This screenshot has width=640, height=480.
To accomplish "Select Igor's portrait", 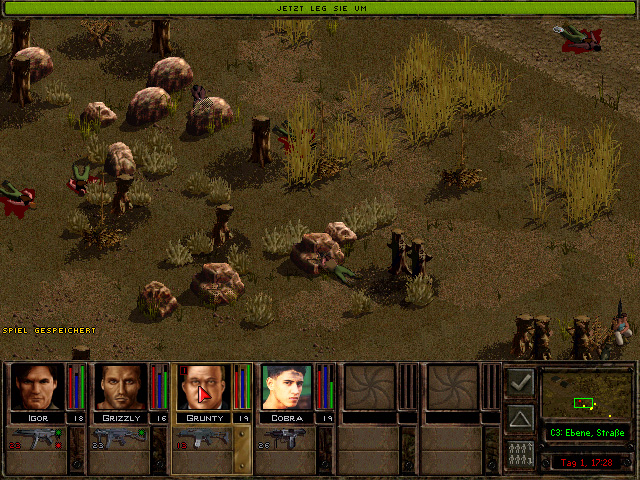I will tap(37, 387).
